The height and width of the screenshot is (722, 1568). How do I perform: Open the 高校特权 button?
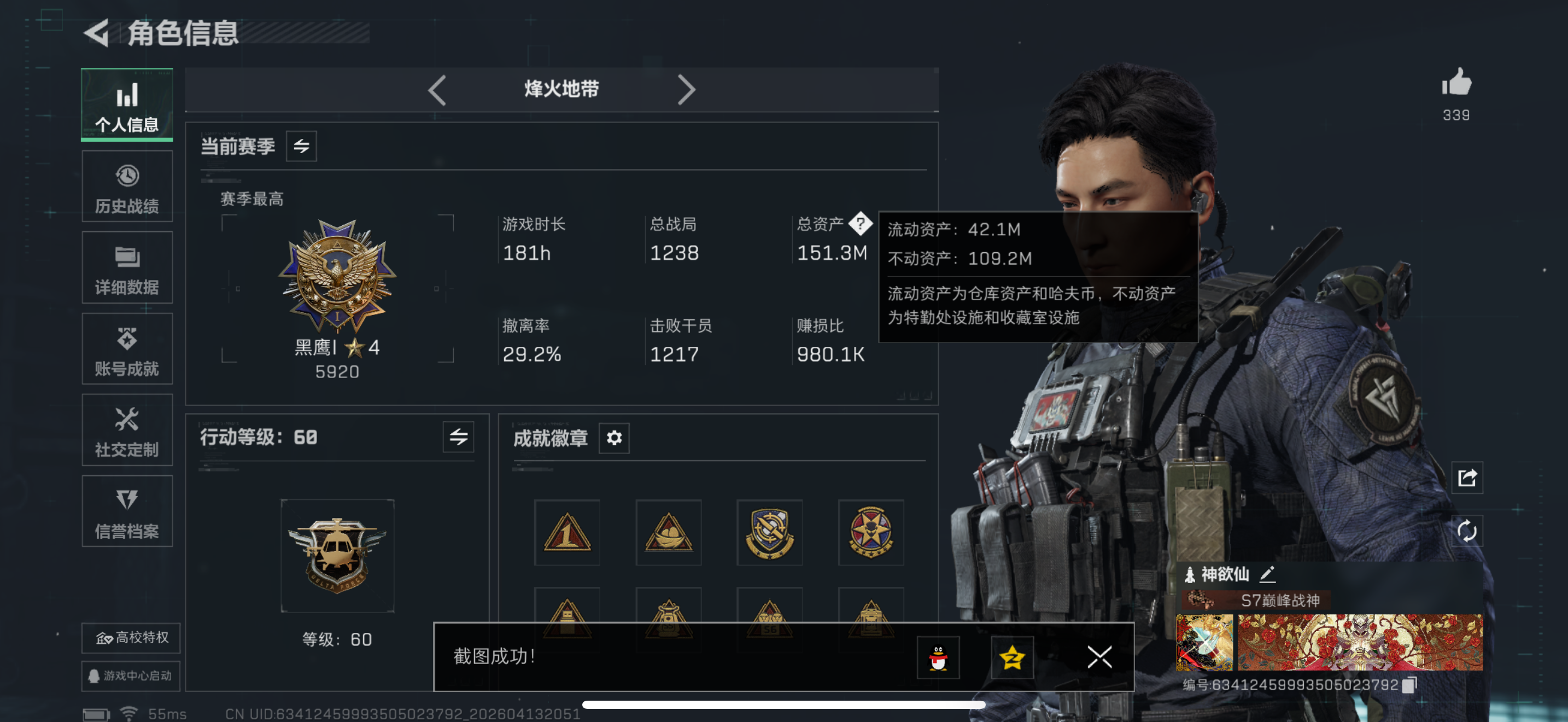point(130,637)
